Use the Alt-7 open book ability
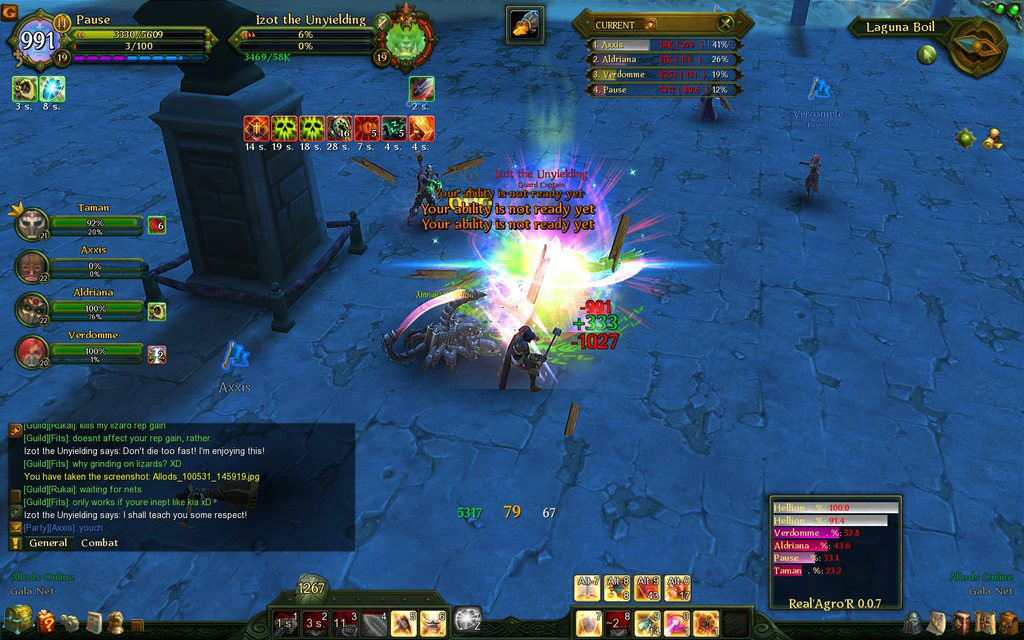1024x640 pixels. (x=588, y=587)
